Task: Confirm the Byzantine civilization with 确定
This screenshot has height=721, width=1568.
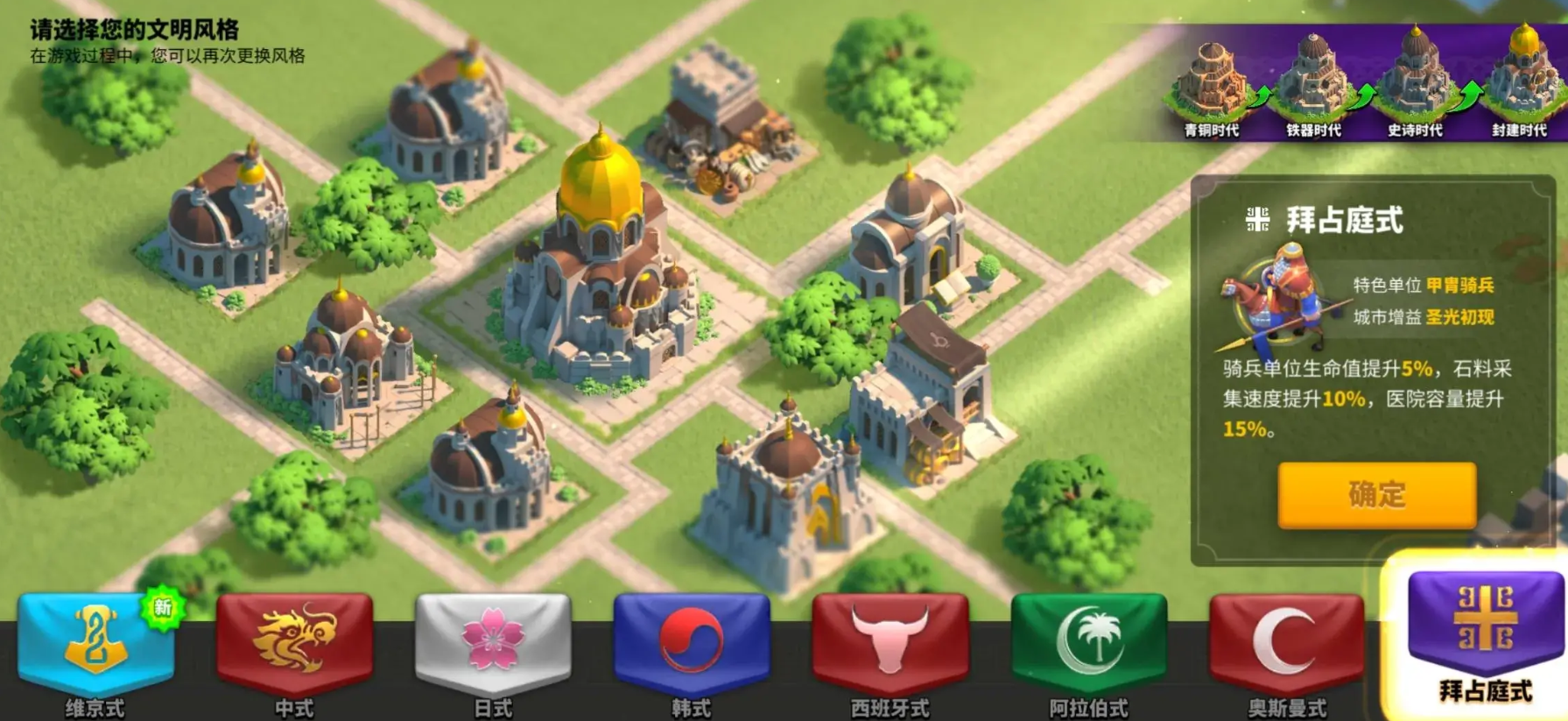Action: pyautogui.click(x=1376, y=495)
